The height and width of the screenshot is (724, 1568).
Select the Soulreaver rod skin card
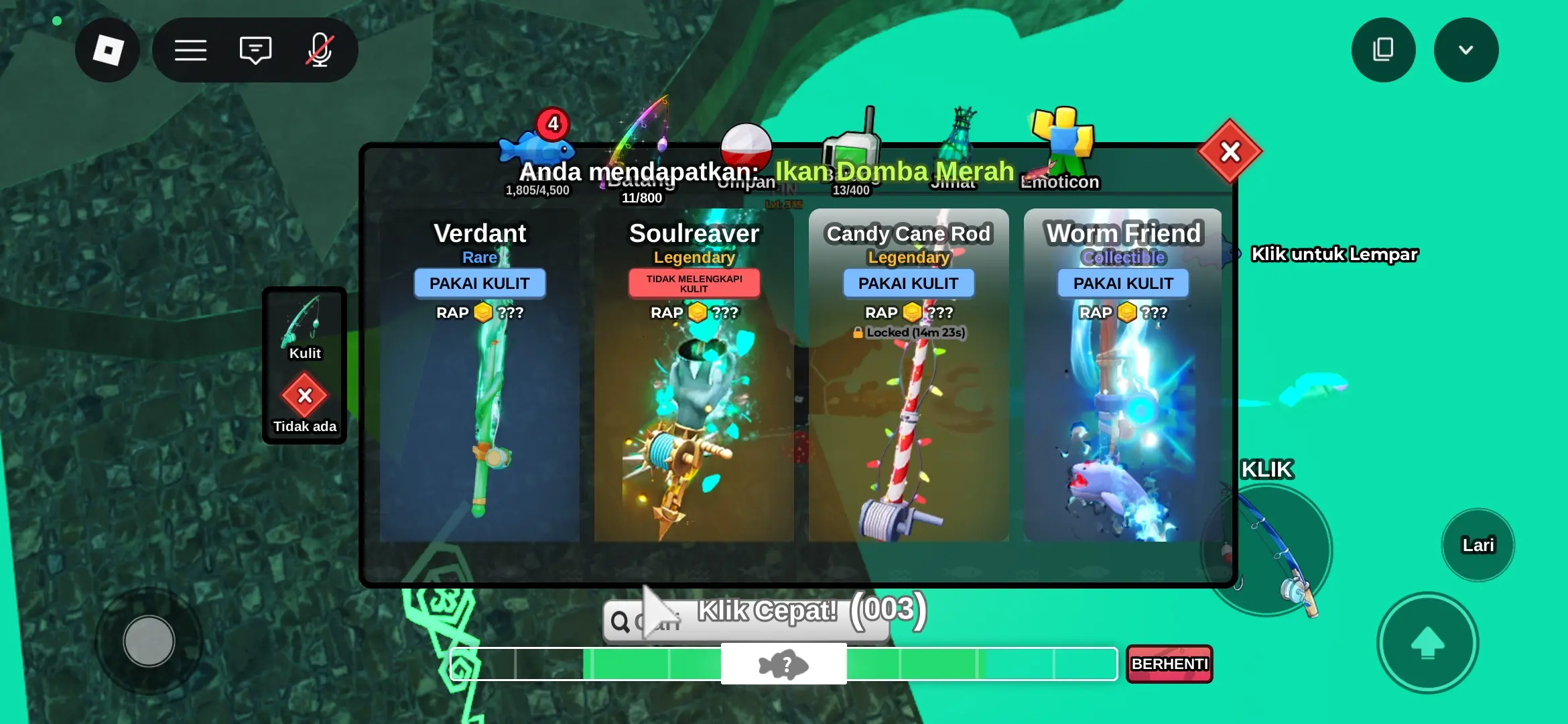(x=694, y=429)
